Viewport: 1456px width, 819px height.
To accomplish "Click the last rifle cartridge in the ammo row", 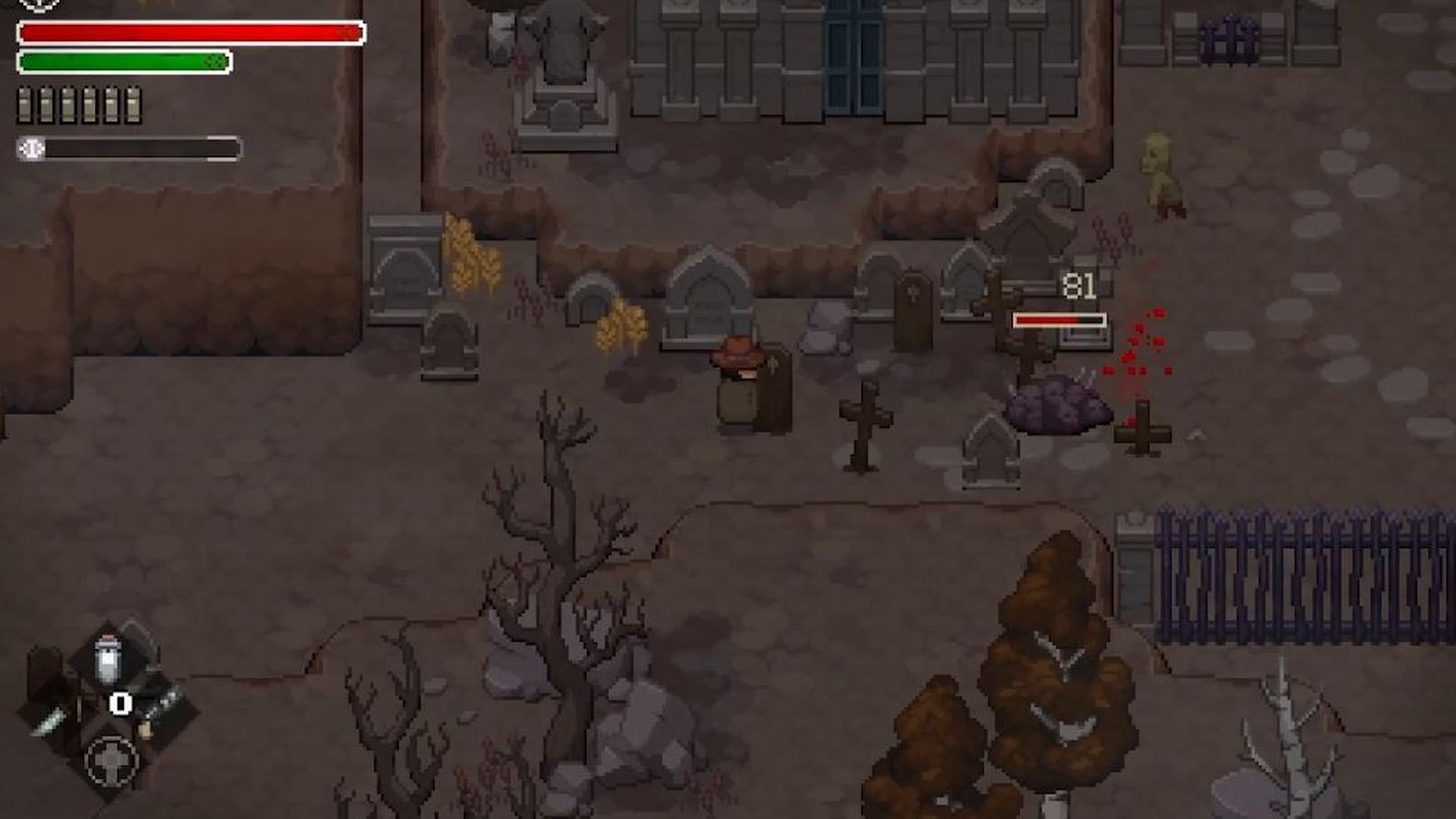I will 133,106.
